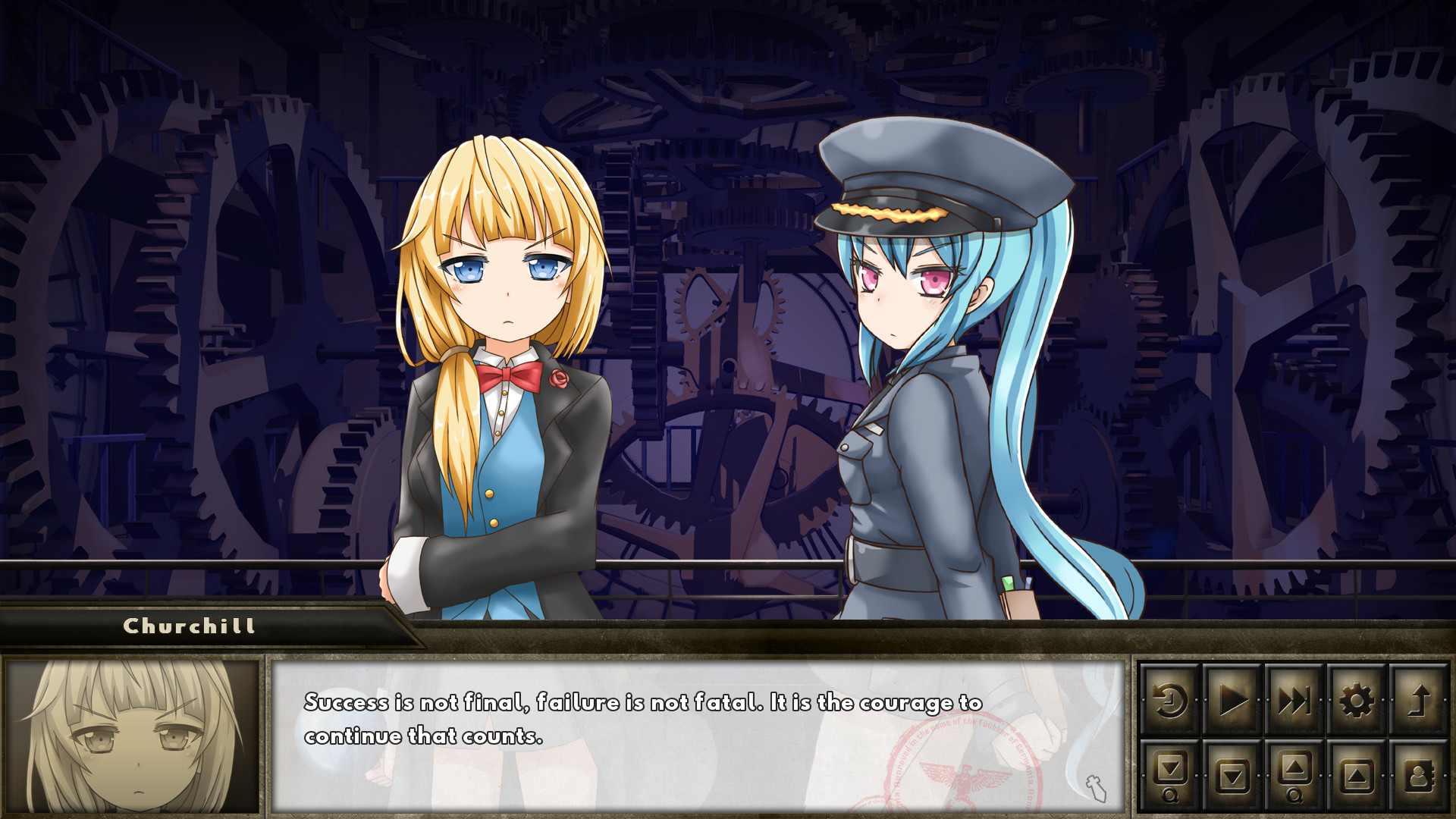
Task: Open the load game screen
Action: coord(1357,776)
